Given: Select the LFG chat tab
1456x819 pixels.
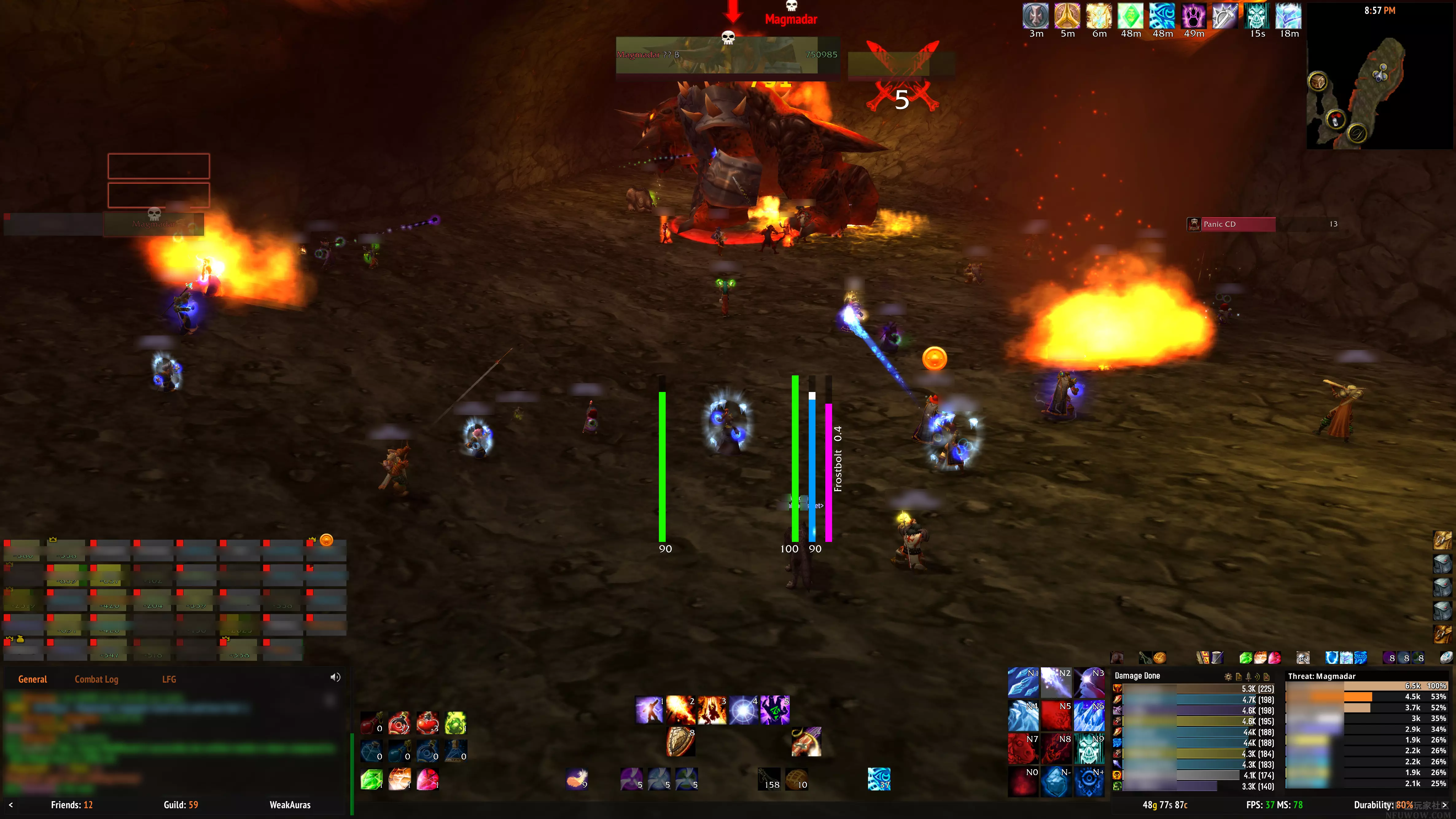Looking at the screenshot, I should [x=169, y=679].
